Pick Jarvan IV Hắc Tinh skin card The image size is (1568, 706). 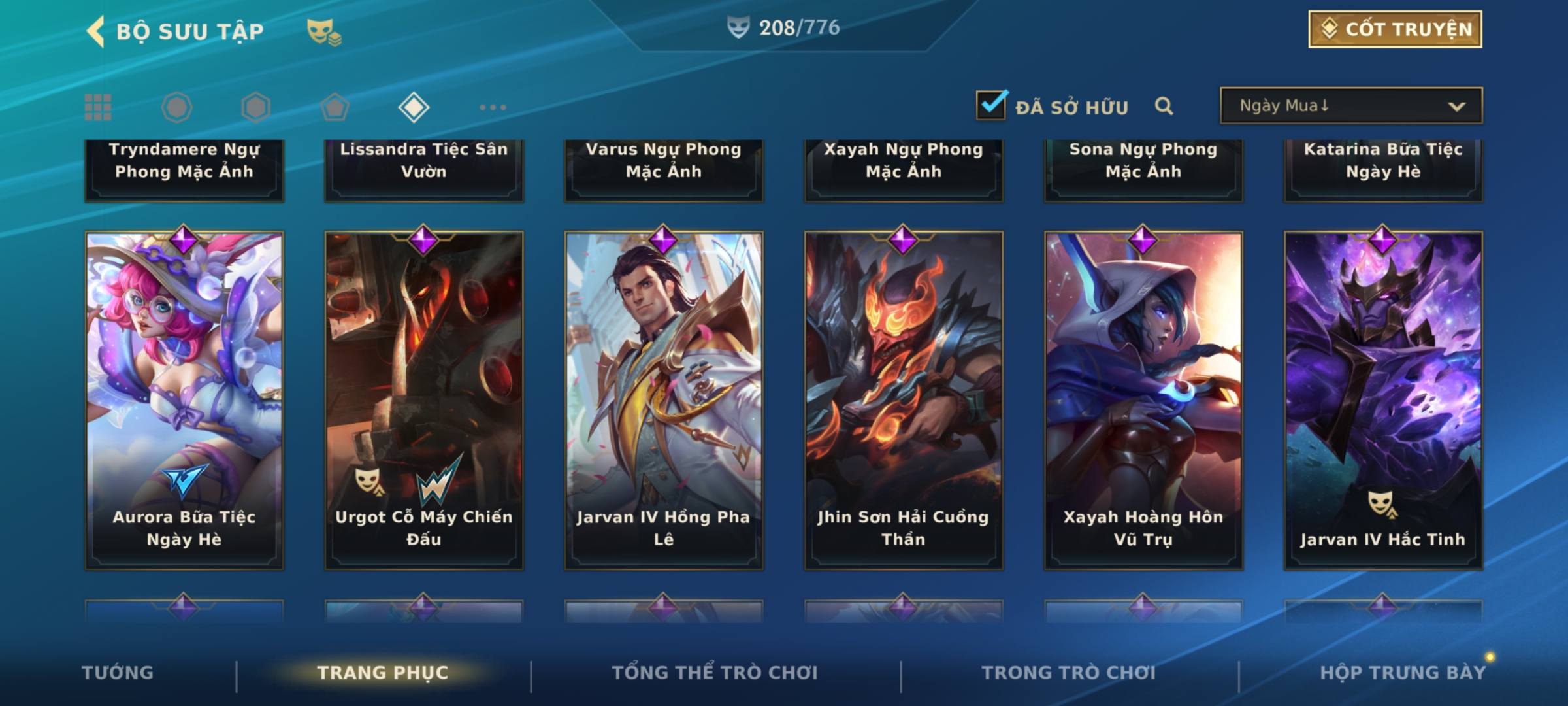[1383, 400]
